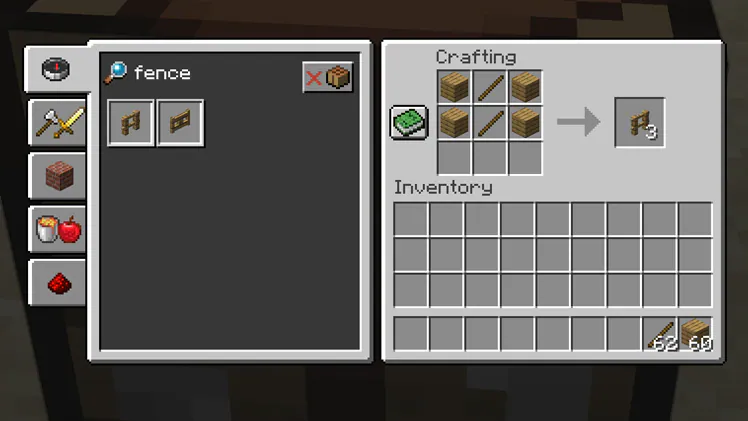
Task: Select the compass search tab
Action: click(56, 69)
